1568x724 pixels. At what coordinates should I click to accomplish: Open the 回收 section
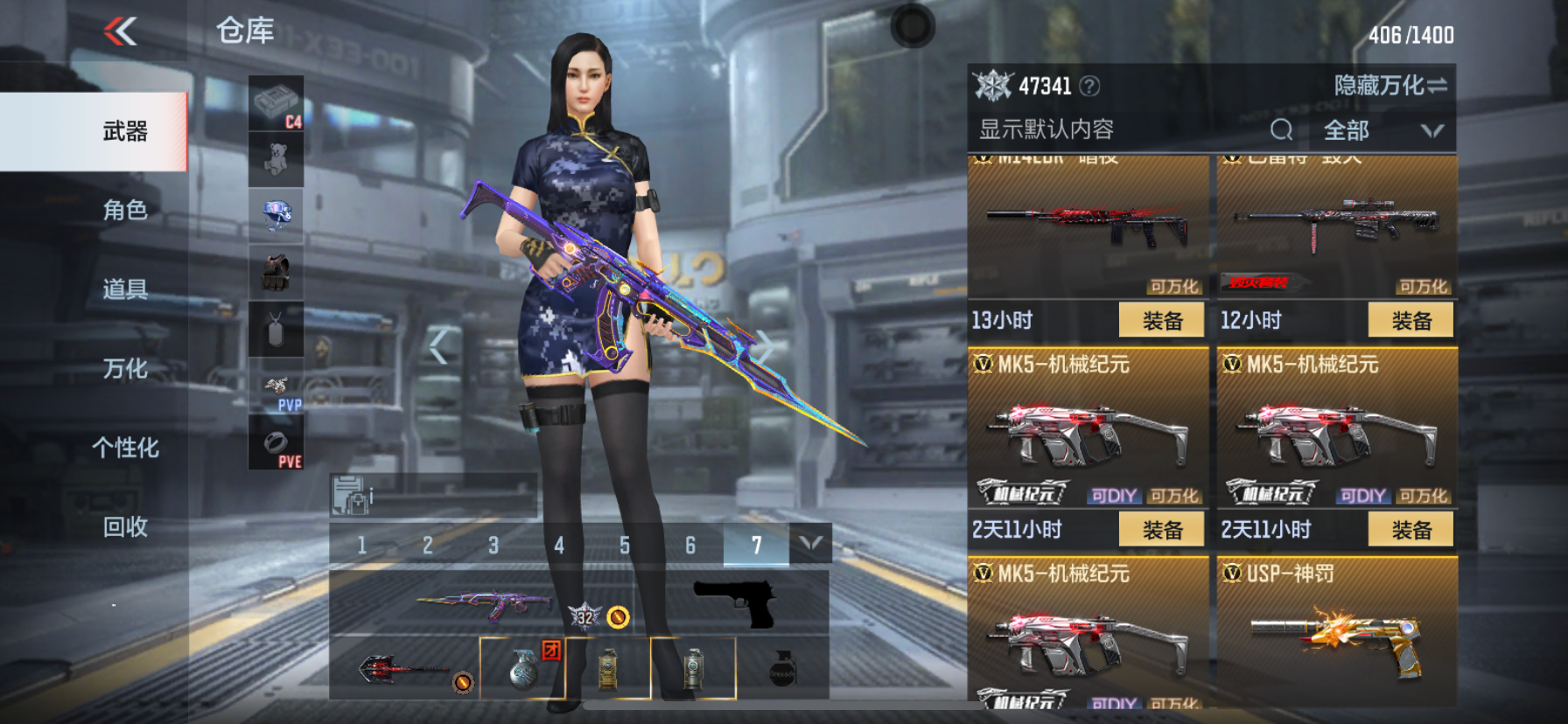pyautogui.click(x=125, y=527)
